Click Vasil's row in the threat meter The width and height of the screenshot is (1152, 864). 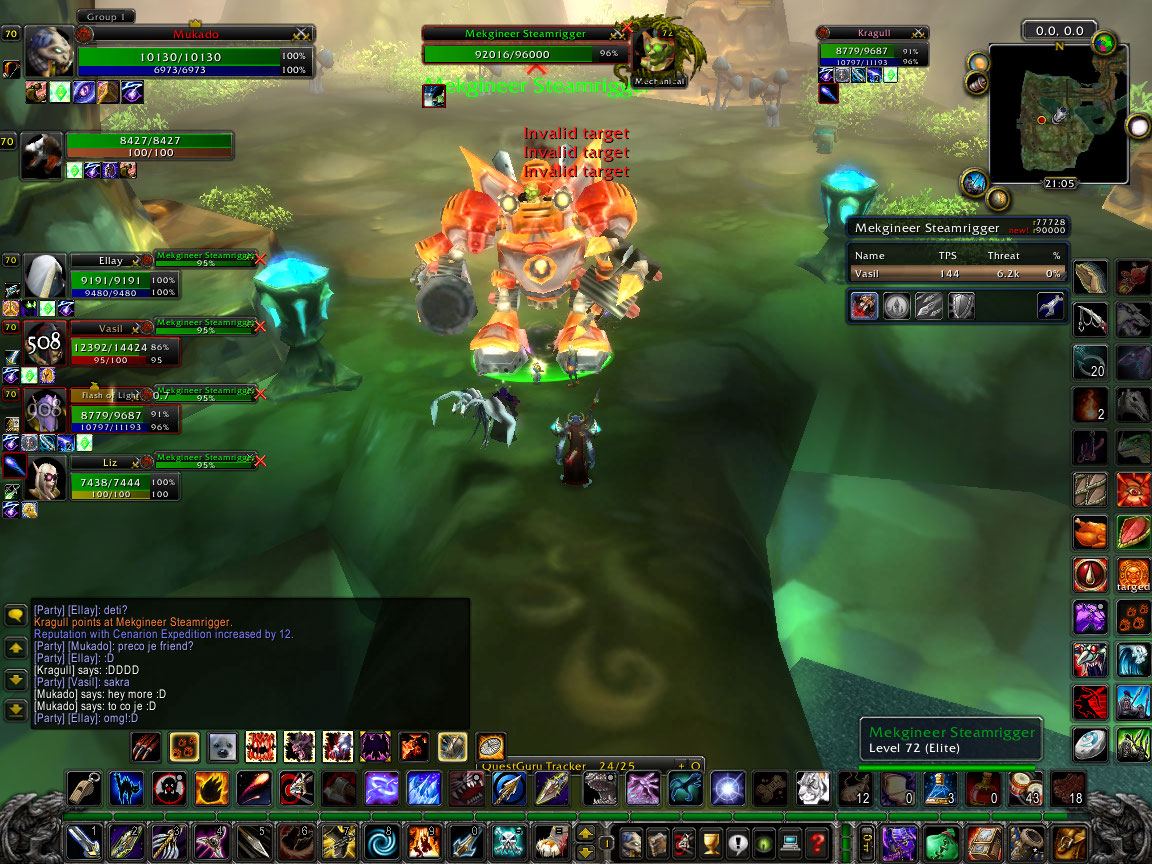click(957, 273)
